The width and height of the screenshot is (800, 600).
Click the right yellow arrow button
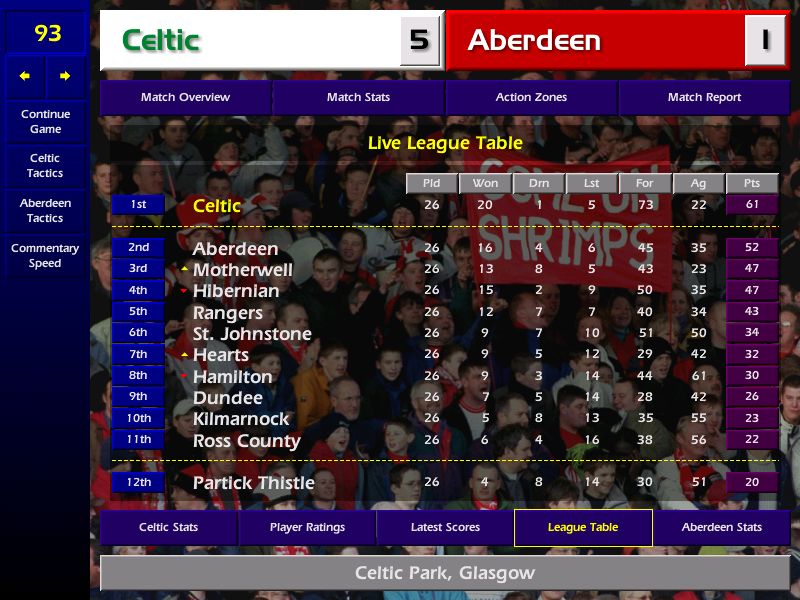pos(66,76)
